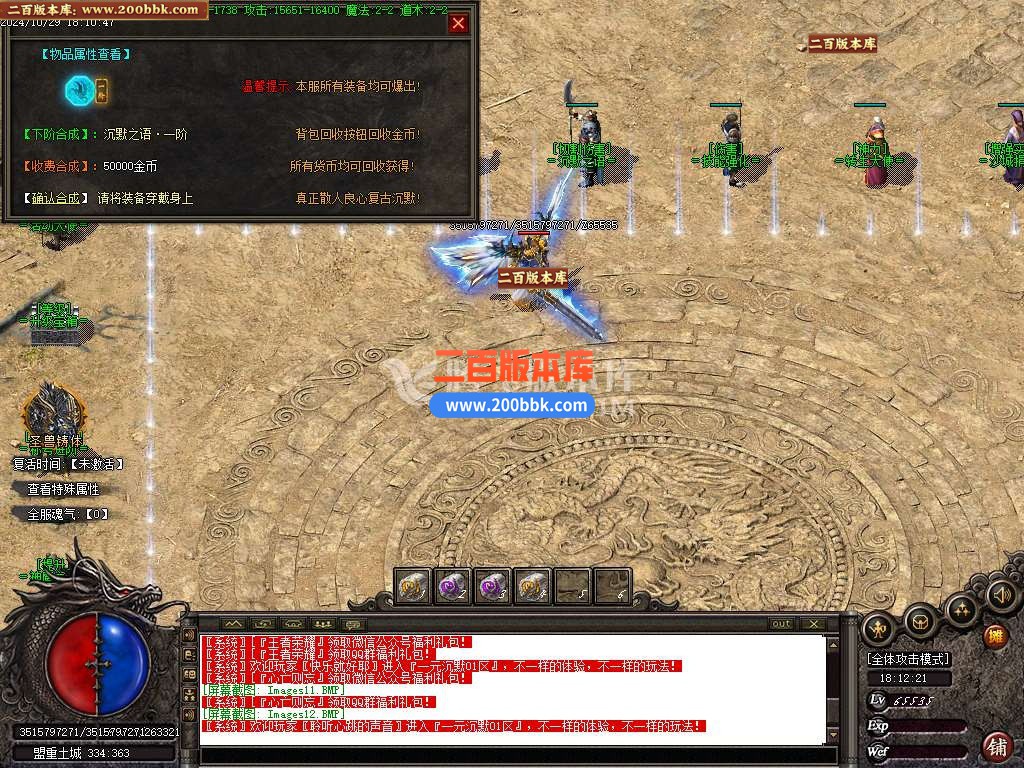Screen dimensions: 1024x768
Task: Use the scroll in hotbar slot 4
Action: pos(532,587)
